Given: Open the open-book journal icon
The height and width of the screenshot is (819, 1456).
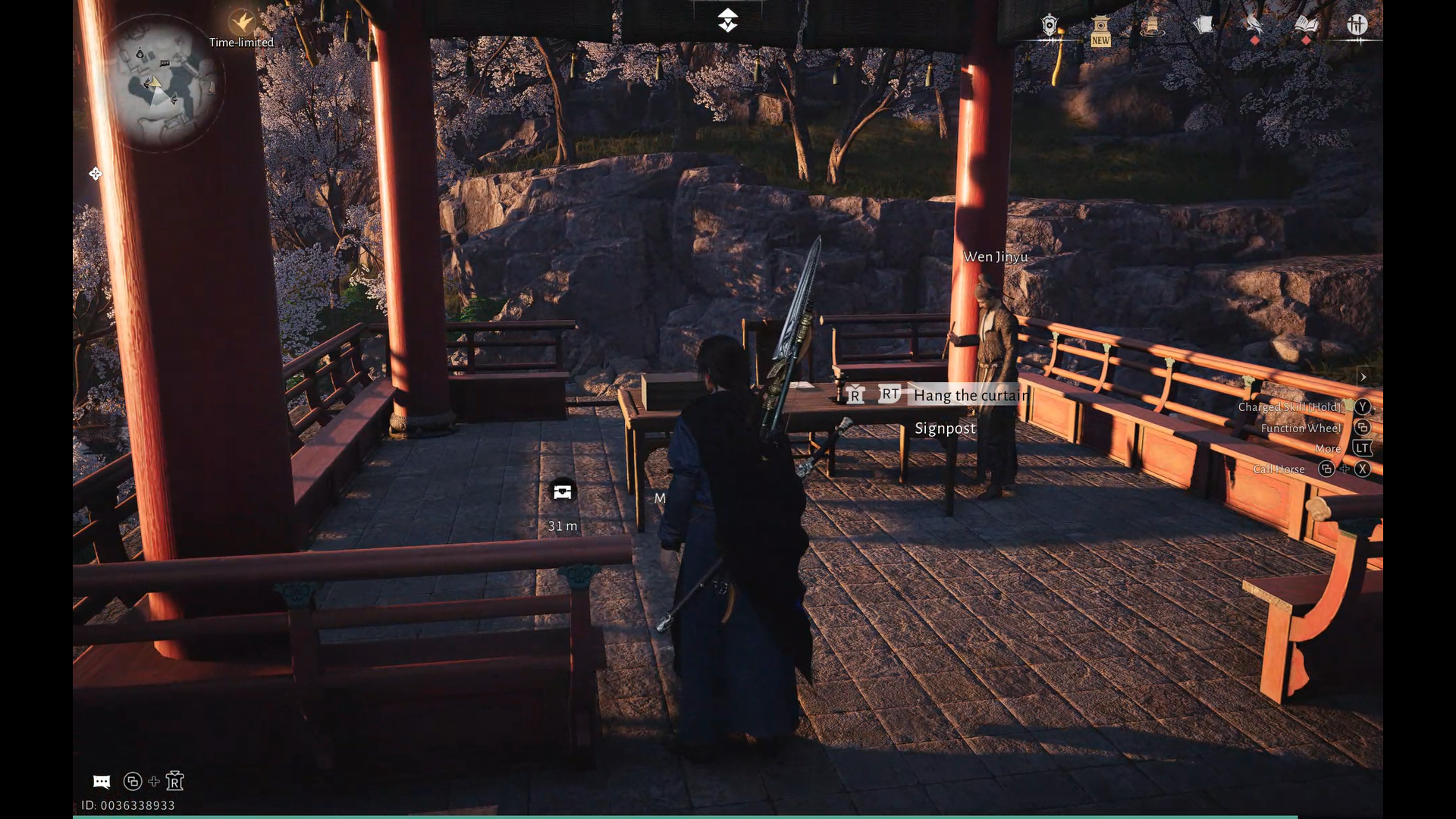Looking at the screenshot, I should (x=1306, y=26).
